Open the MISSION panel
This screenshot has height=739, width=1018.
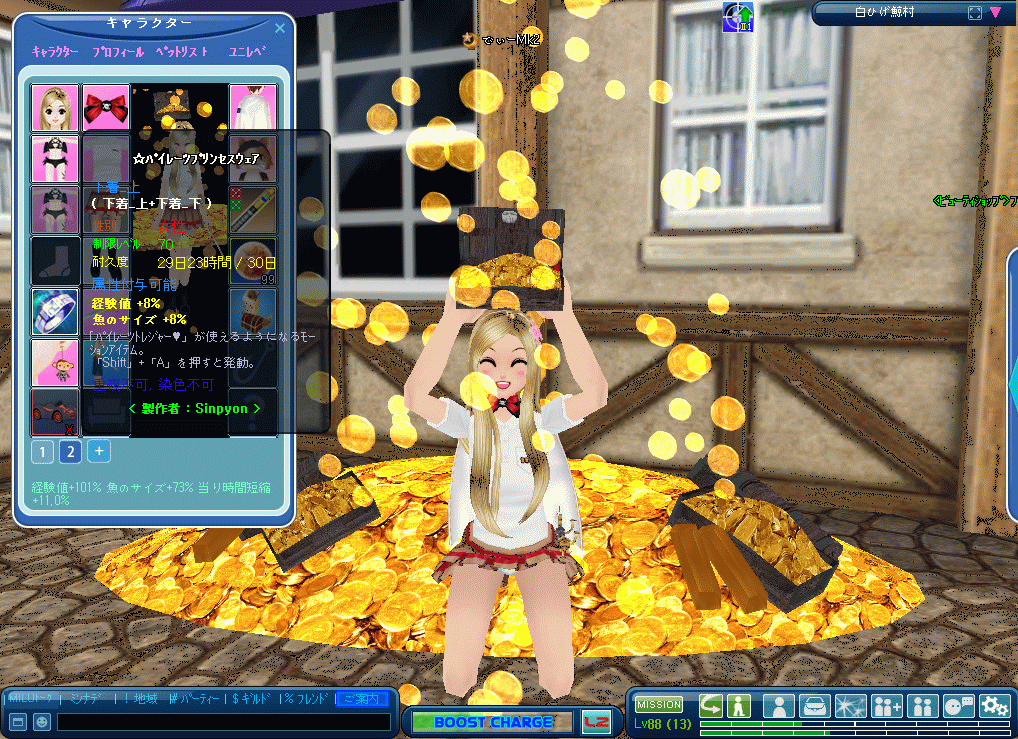659,705
